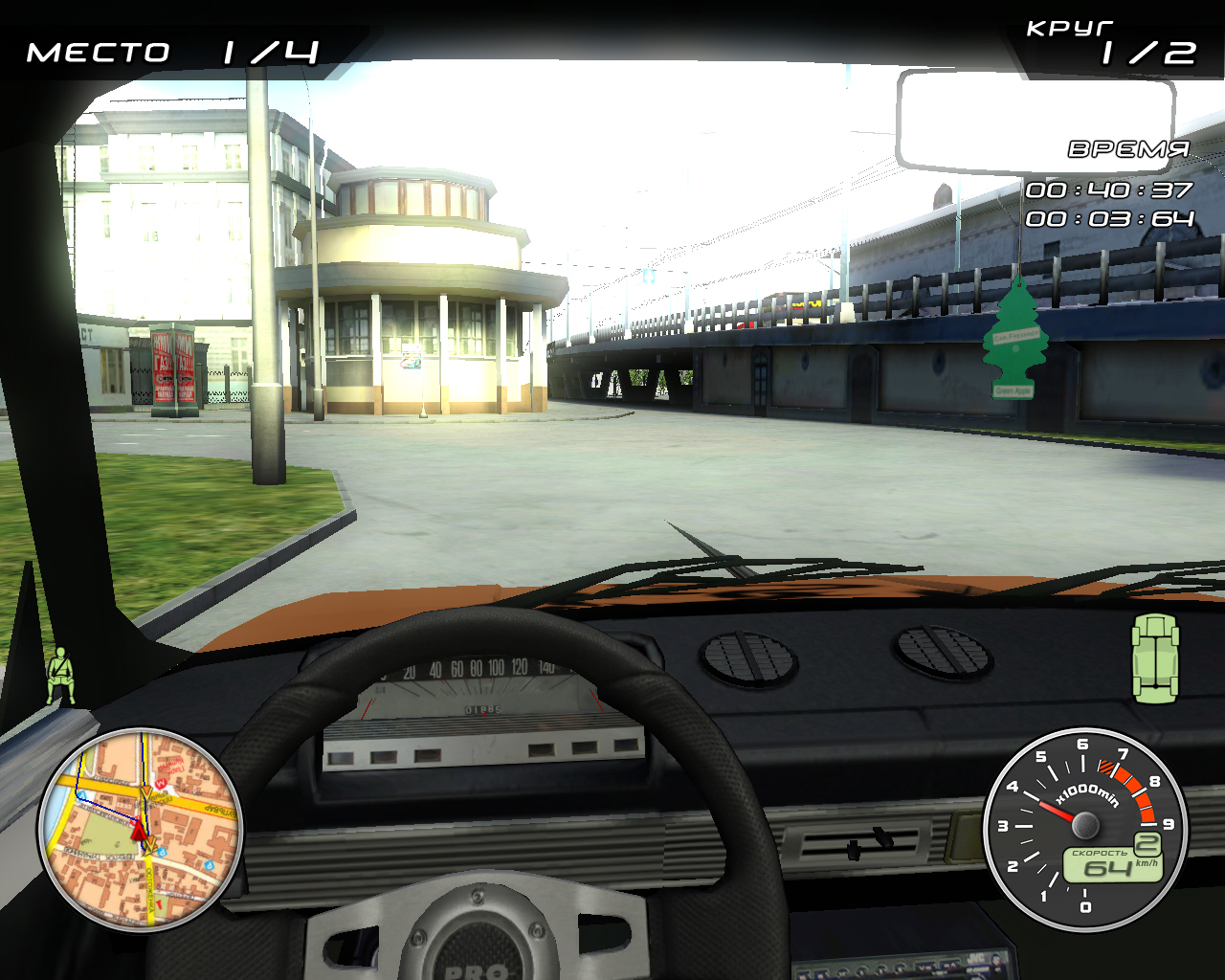Click the tachometer gauge dial
This screenshot has width=1225, height=980.
[x=1083, y=827]
